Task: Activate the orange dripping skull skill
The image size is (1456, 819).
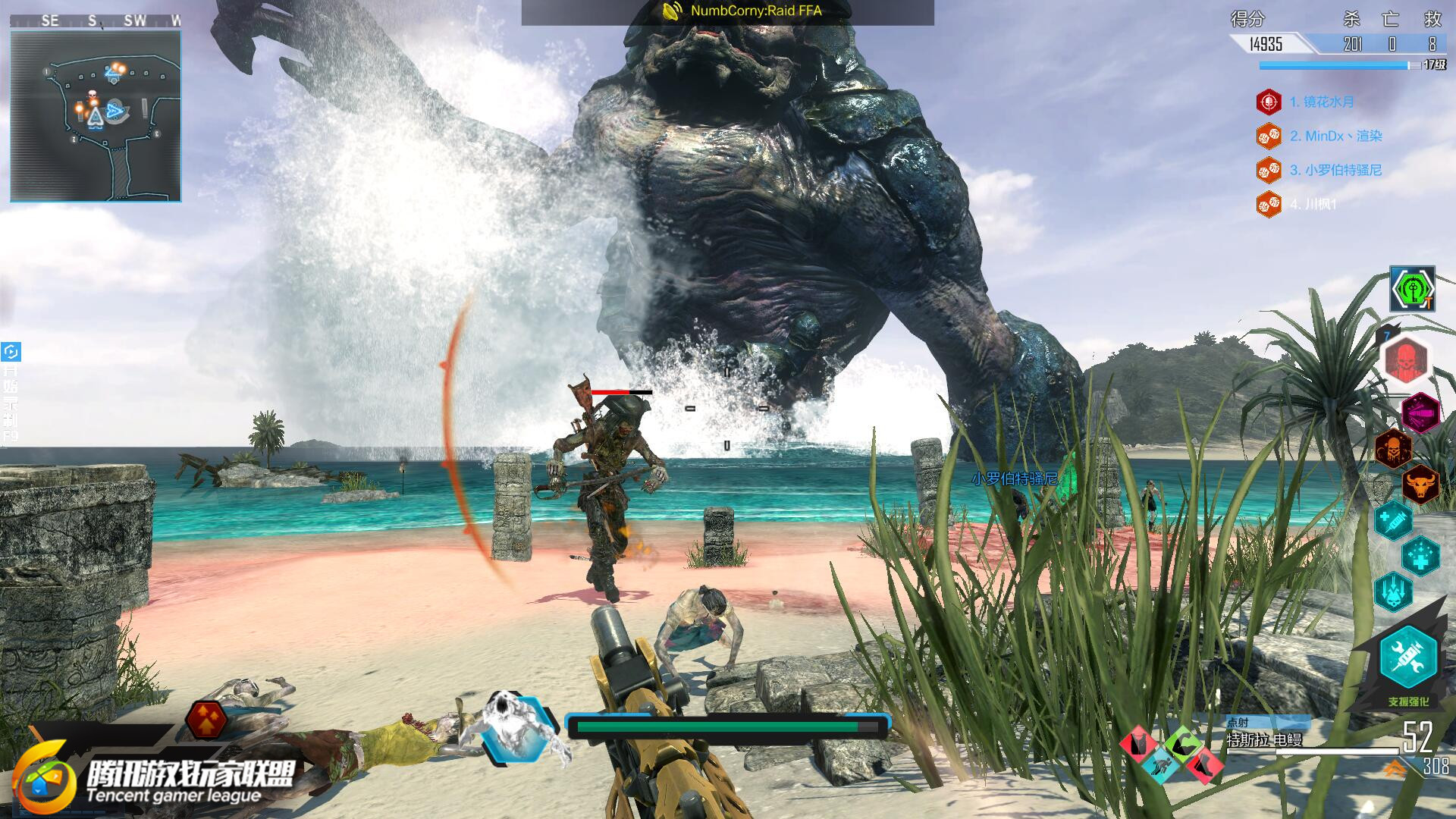Action: [1394, 447]
